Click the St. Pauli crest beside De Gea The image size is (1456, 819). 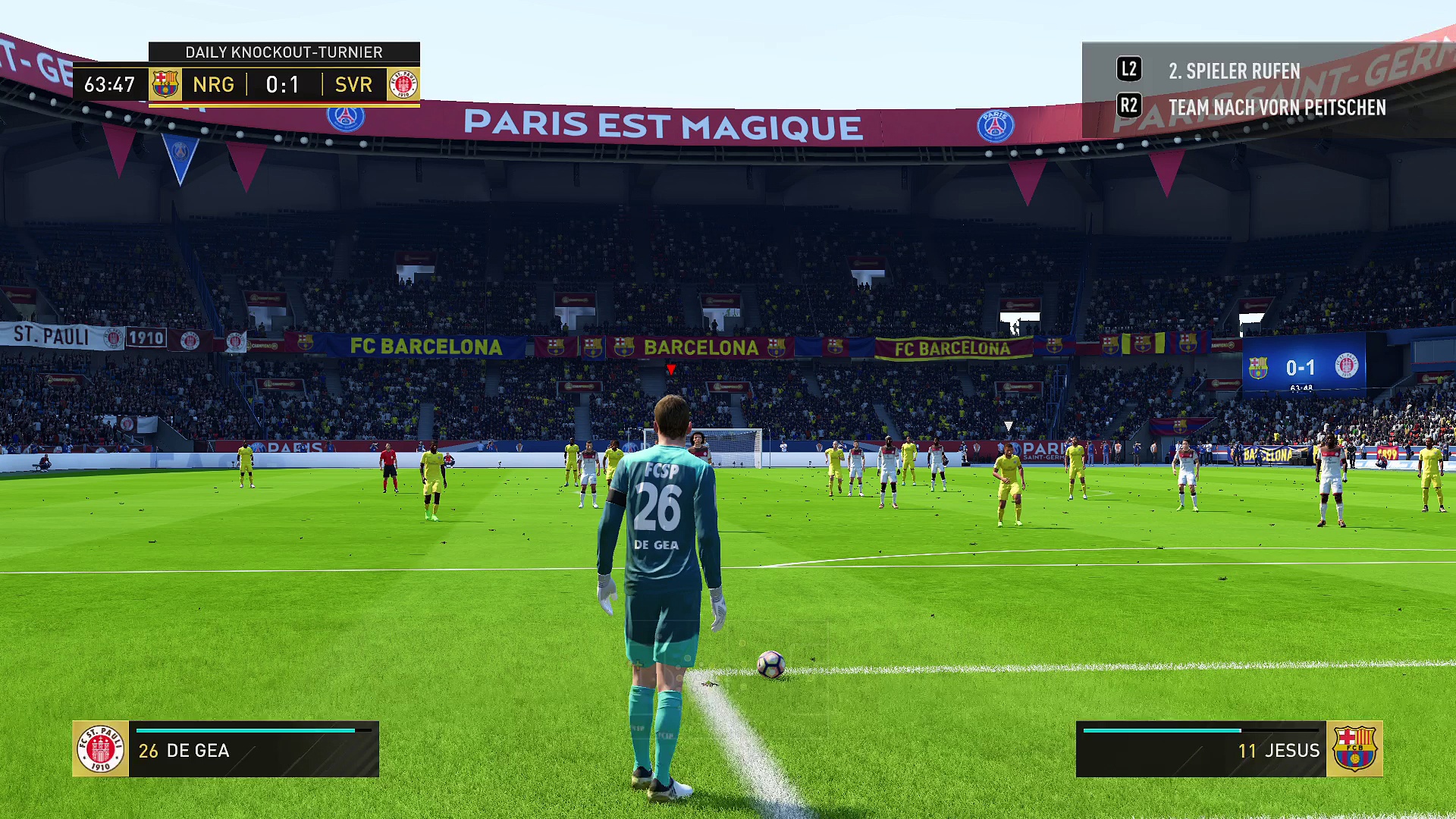pos(101,749)
